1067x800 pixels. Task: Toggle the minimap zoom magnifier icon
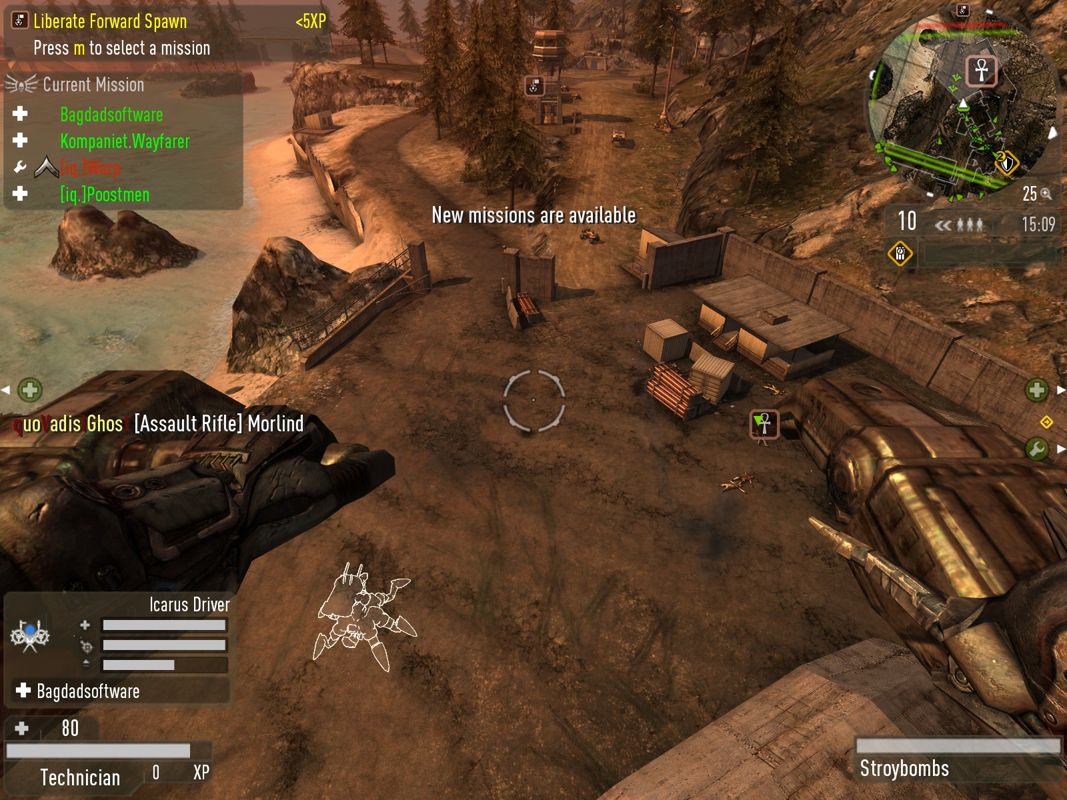tap(1045, 194)
